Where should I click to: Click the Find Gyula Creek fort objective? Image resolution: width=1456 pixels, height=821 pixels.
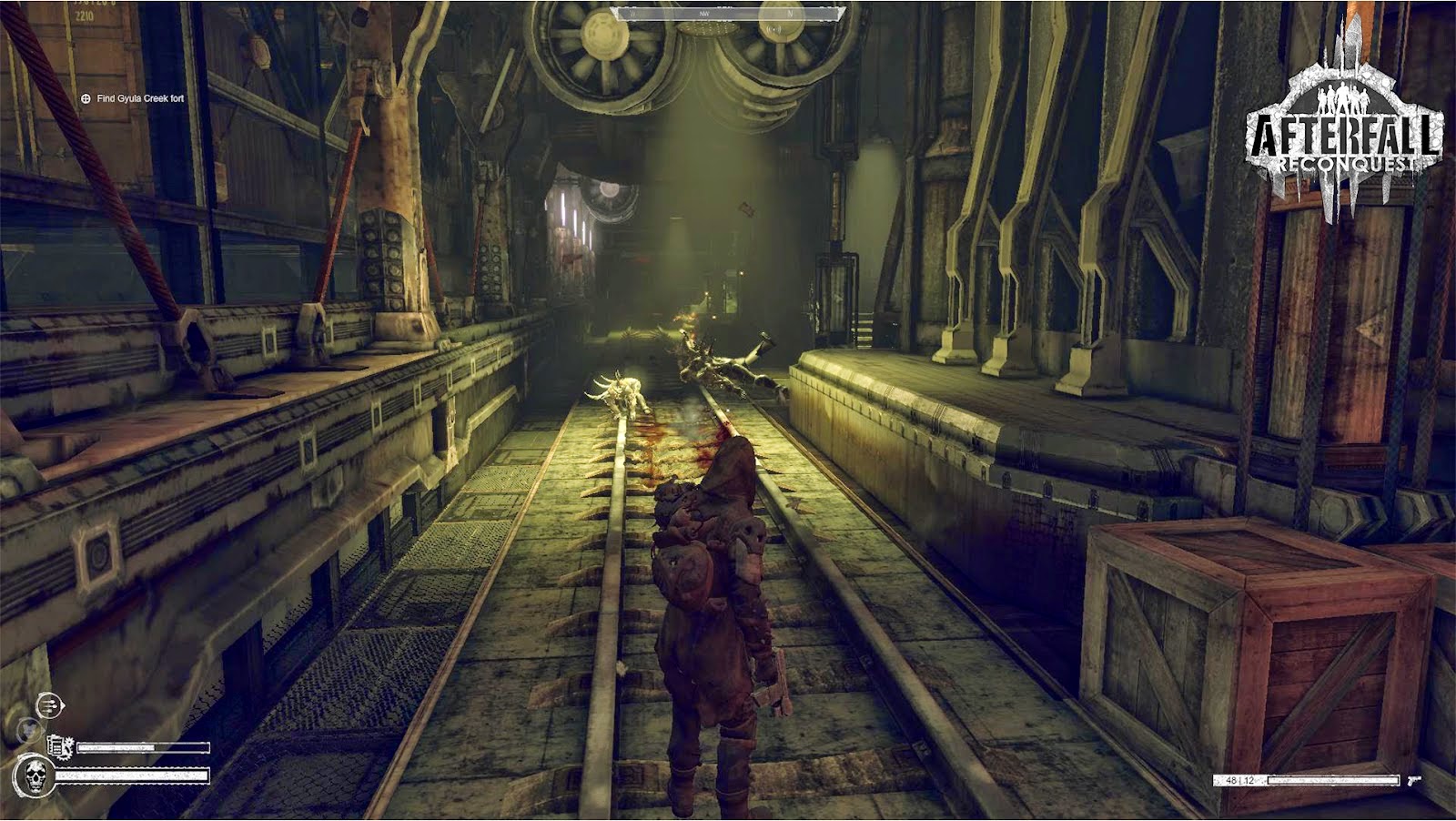coord(139,98)
